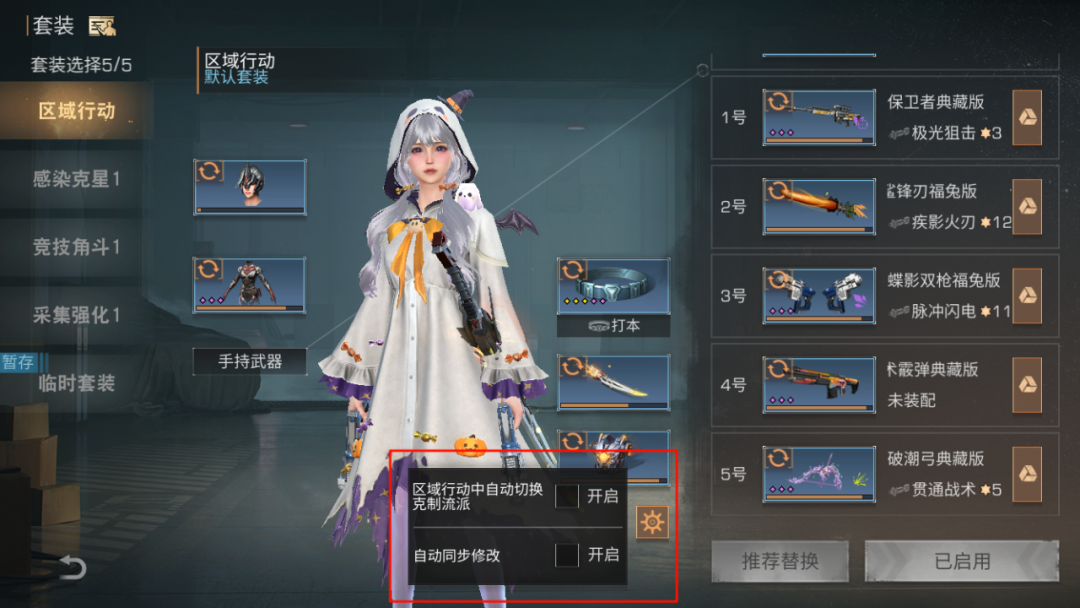Select the 临时套装 temporary loadout
This screenshot has width=1080, height=608.
coord(76,383)
